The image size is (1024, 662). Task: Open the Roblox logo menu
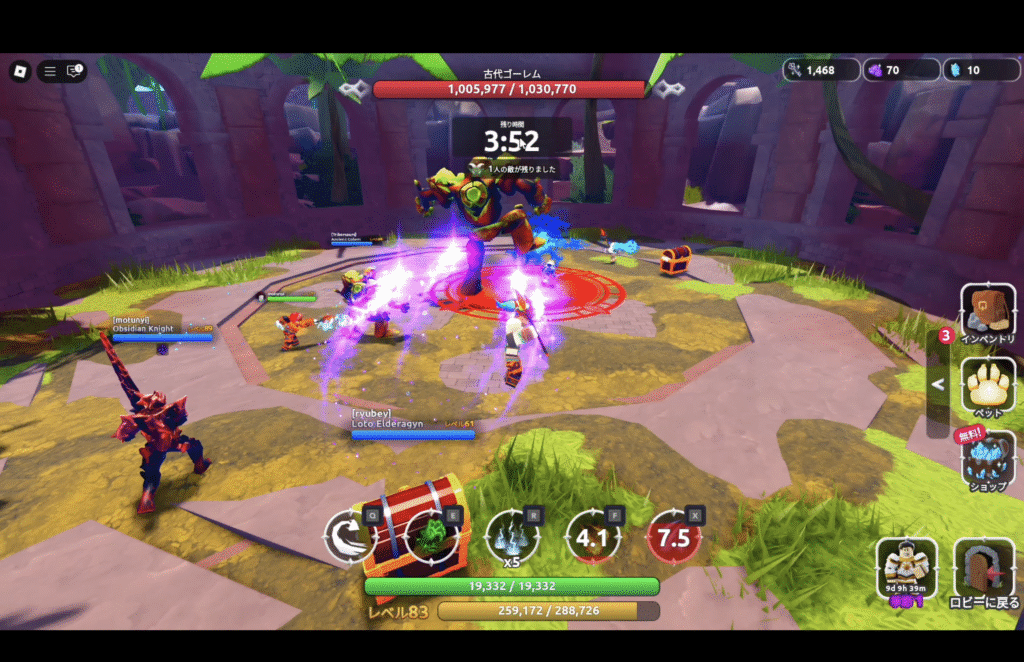[20, 71]
